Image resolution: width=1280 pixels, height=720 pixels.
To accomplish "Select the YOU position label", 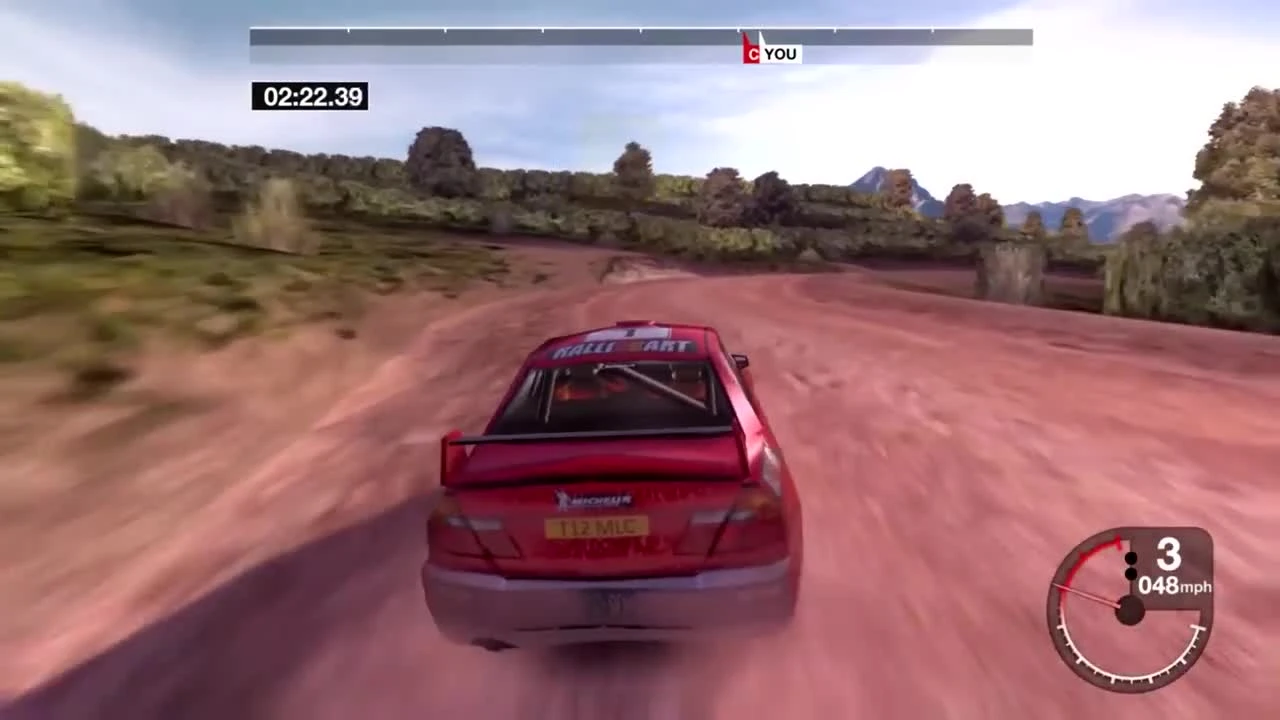I will pyautogui.click(x=780, y=54).
